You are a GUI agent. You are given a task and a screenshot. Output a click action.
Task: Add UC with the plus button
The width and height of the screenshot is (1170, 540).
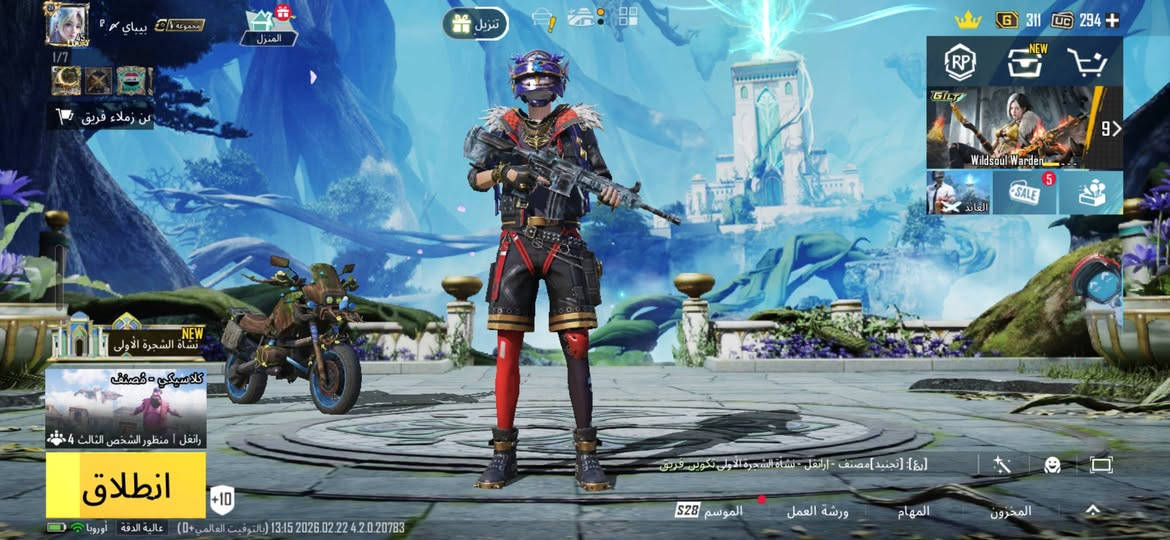pos(1112,20)
